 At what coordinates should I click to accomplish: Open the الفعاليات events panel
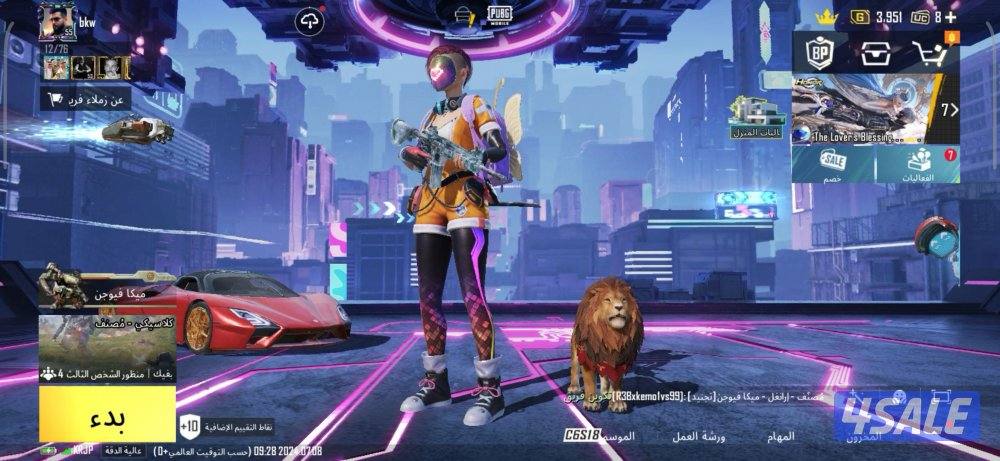click(x=918, y=165)
